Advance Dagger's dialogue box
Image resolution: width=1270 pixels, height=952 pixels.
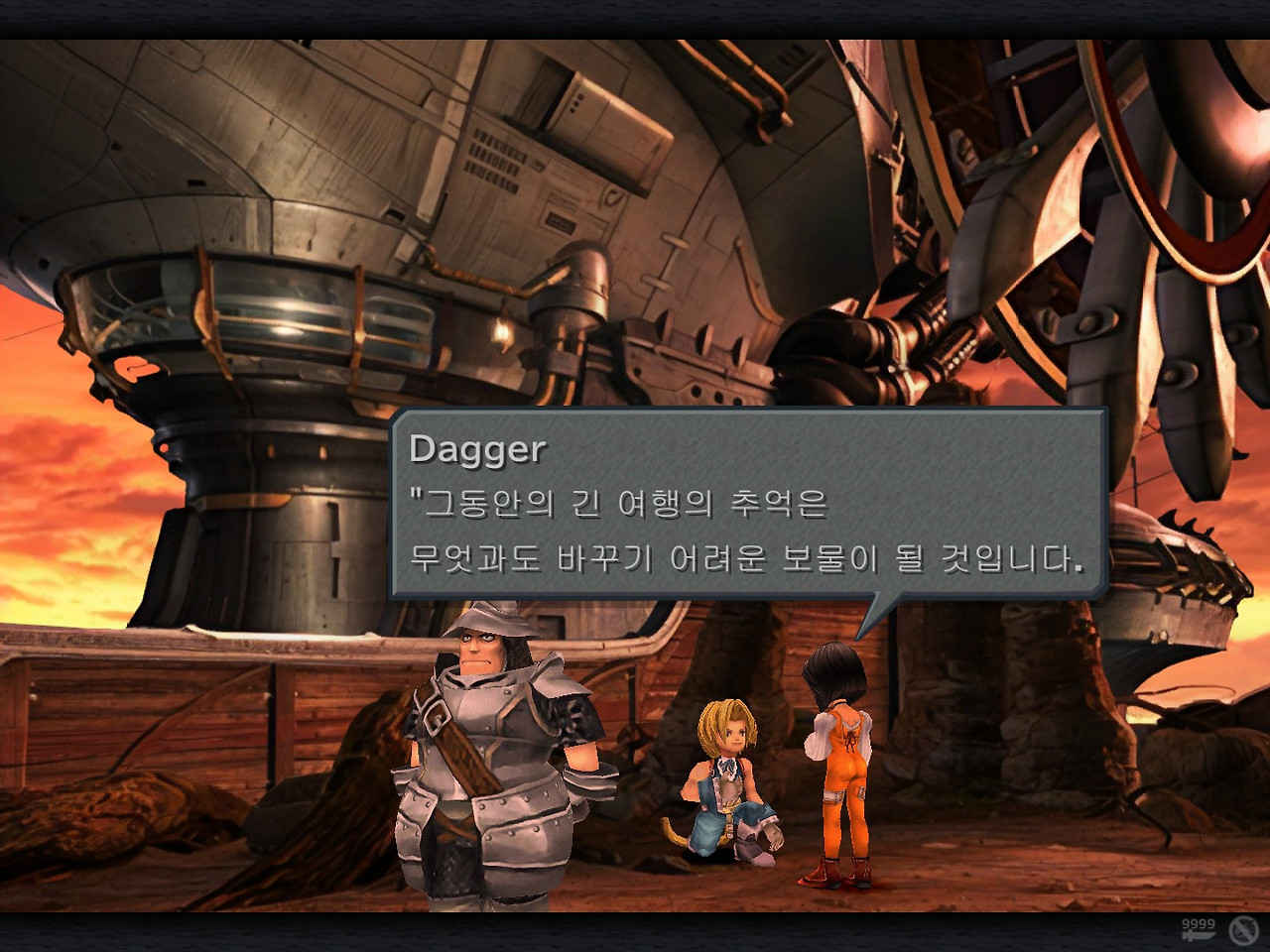coord(747,504)
